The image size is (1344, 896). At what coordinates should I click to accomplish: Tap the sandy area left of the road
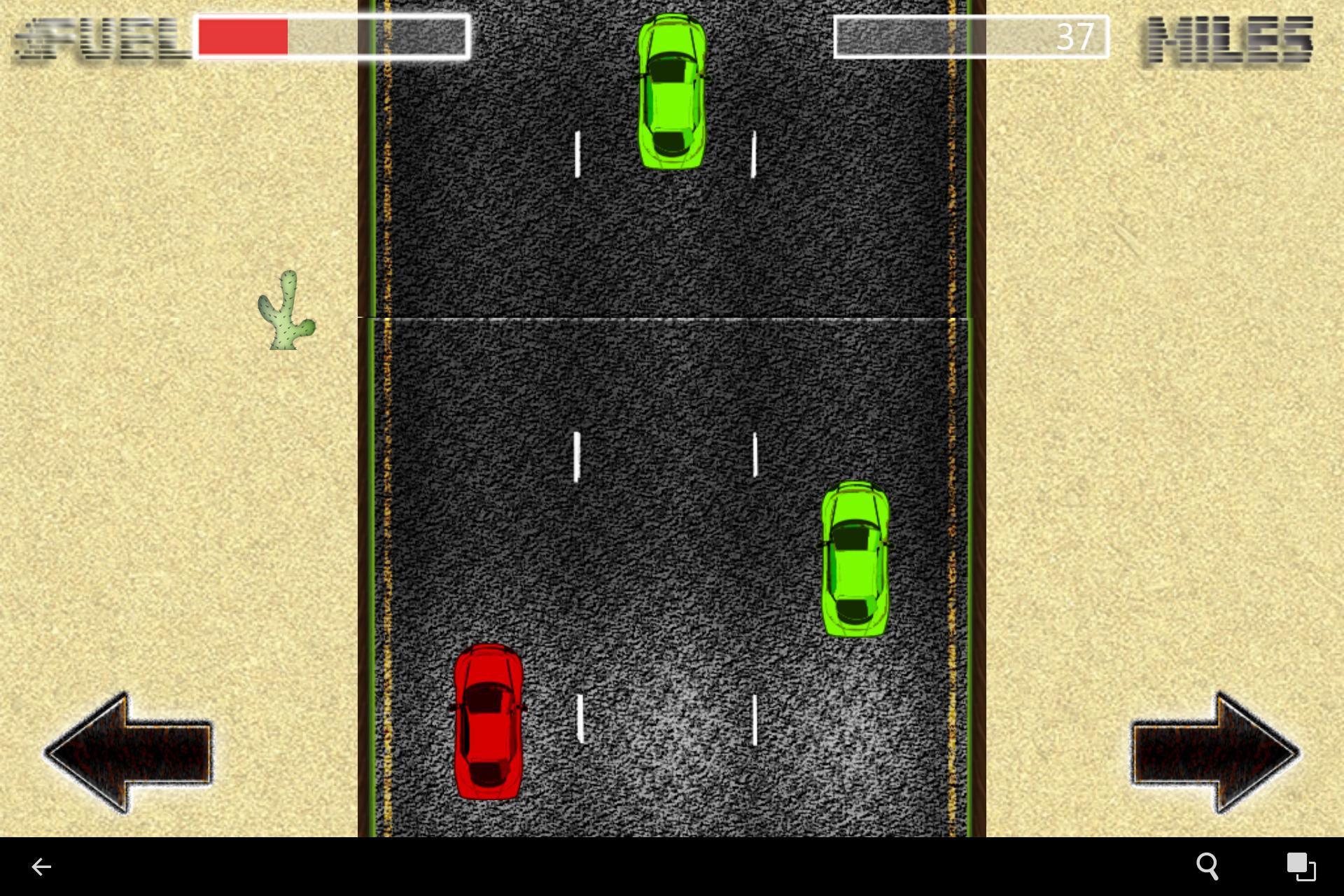pos(175,490)
